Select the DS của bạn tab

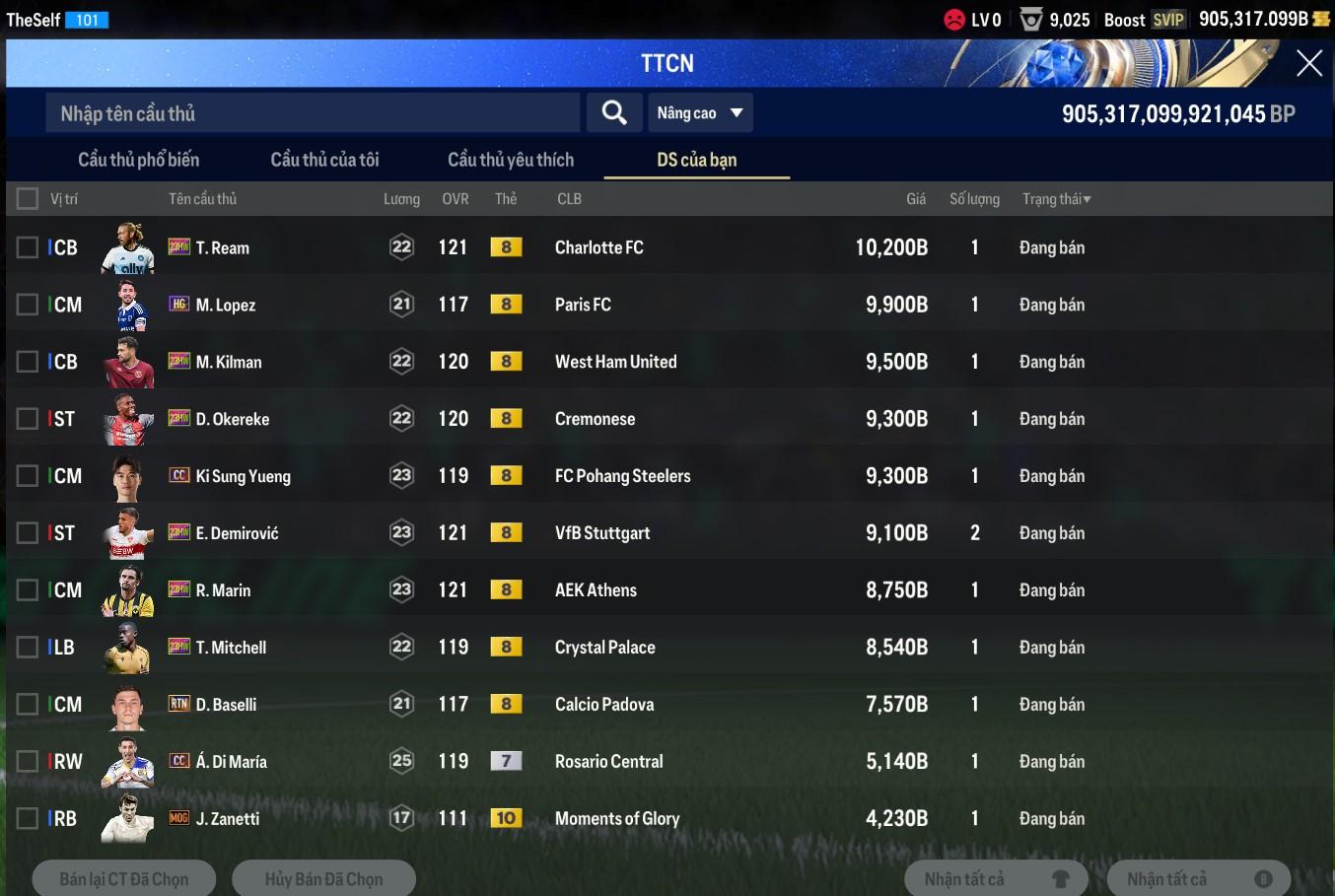coord(696,160)
